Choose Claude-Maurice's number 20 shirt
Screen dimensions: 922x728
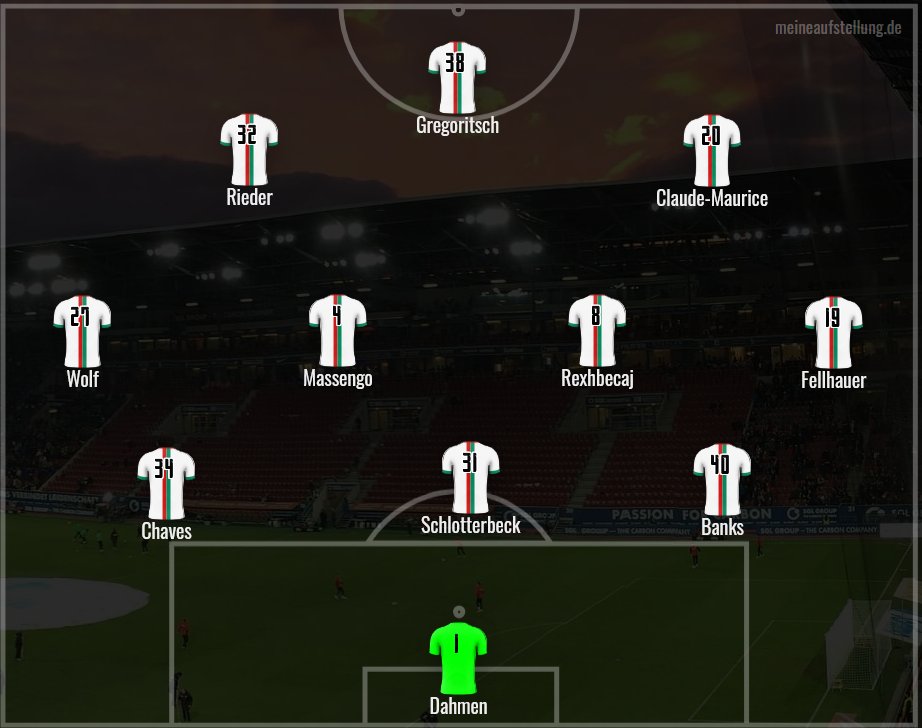[711, 150]
